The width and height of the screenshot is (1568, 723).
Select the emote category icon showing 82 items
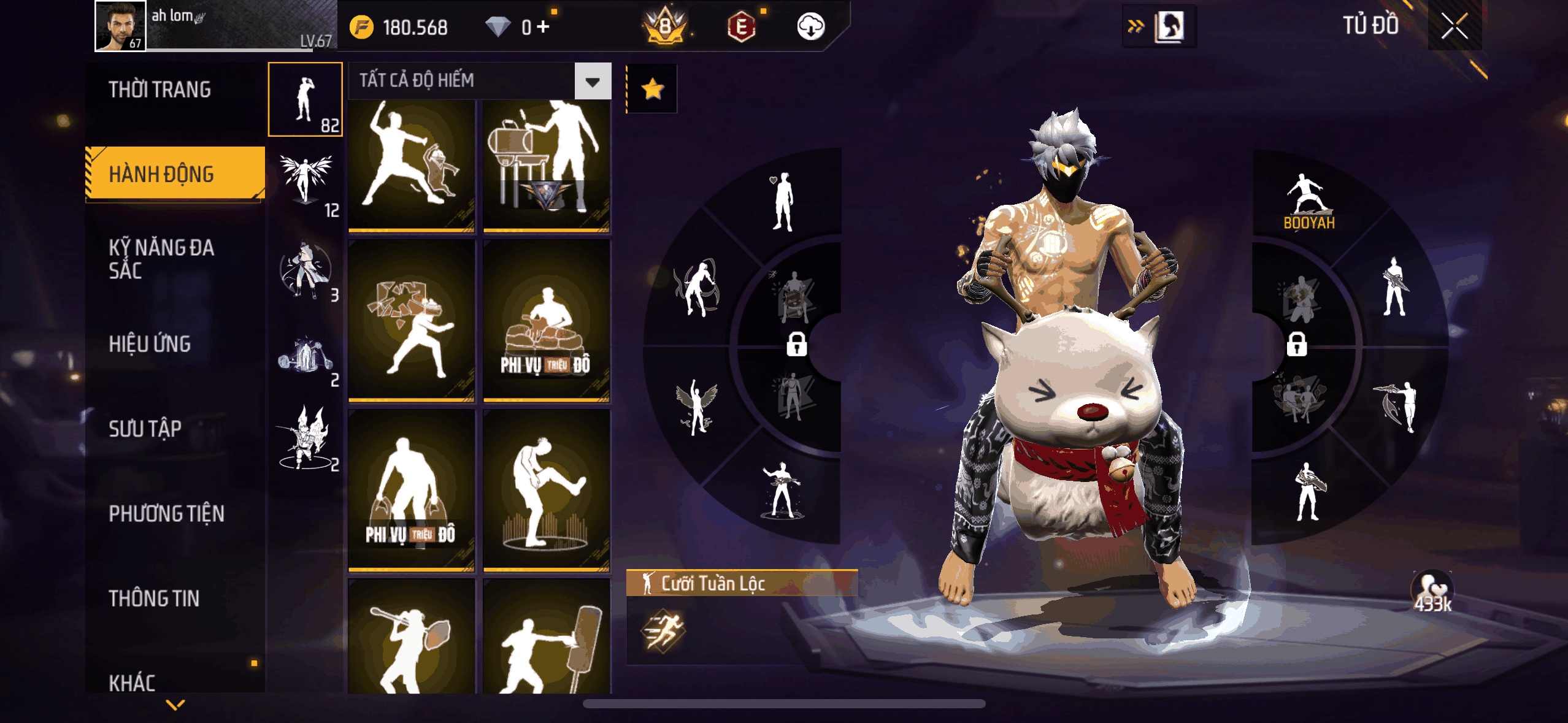[x=305, y=98]
